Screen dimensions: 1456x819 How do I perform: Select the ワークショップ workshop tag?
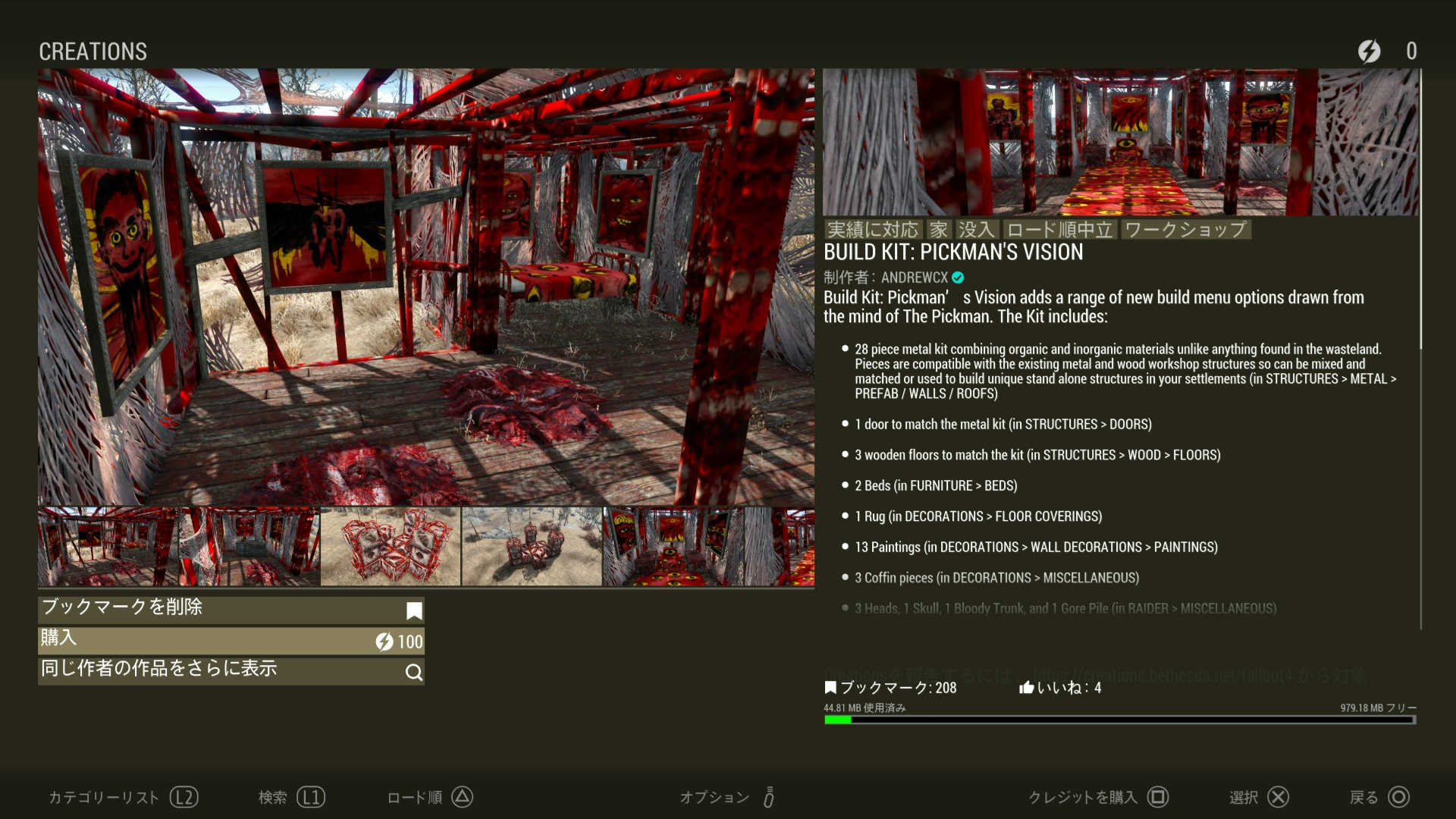[1185, 230]
